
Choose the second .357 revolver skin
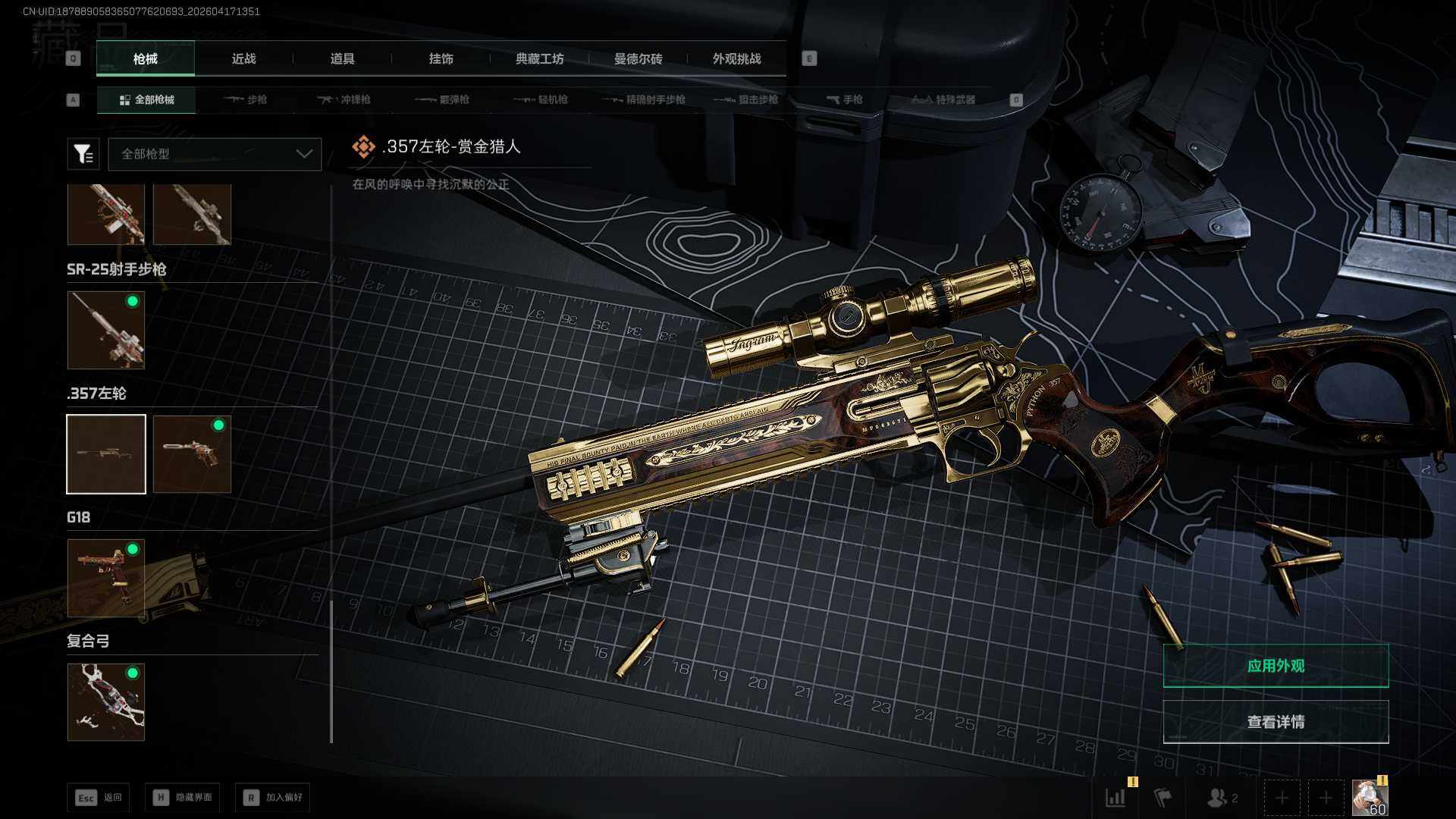click(192, 453)
